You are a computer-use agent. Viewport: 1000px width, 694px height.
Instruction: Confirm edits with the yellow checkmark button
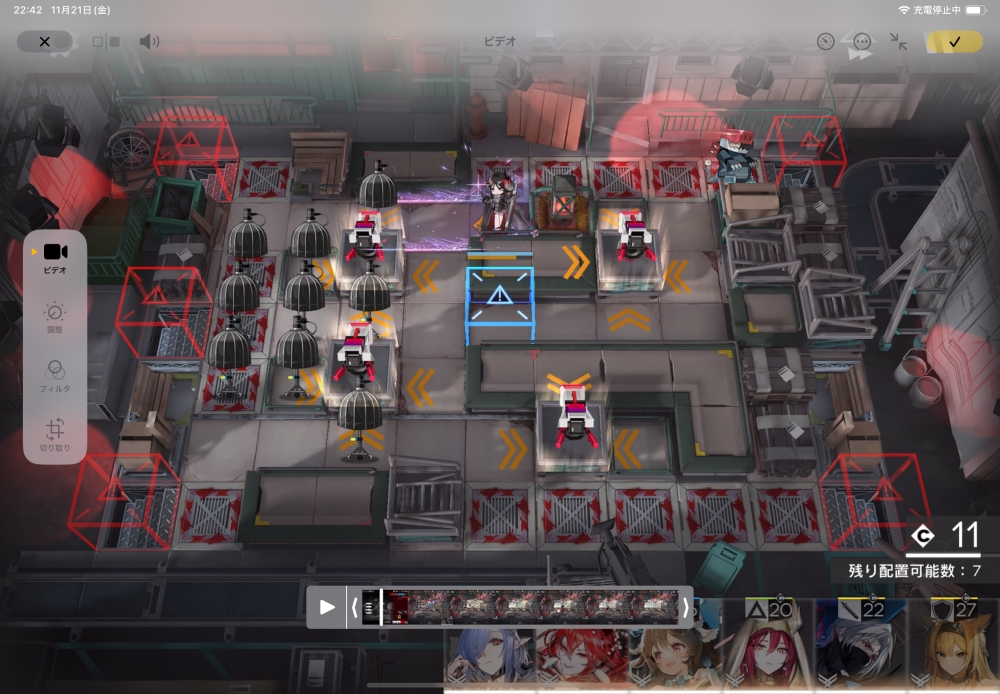tap(954, 42)
